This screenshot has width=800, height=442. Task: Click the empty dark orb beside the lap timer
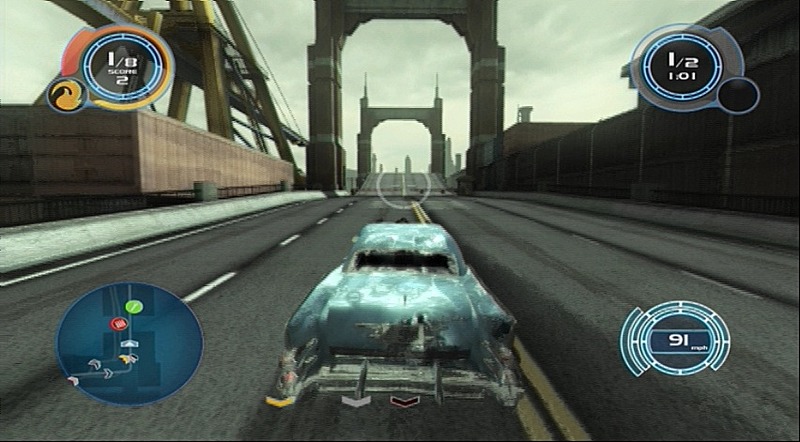[x=739, y=97]
